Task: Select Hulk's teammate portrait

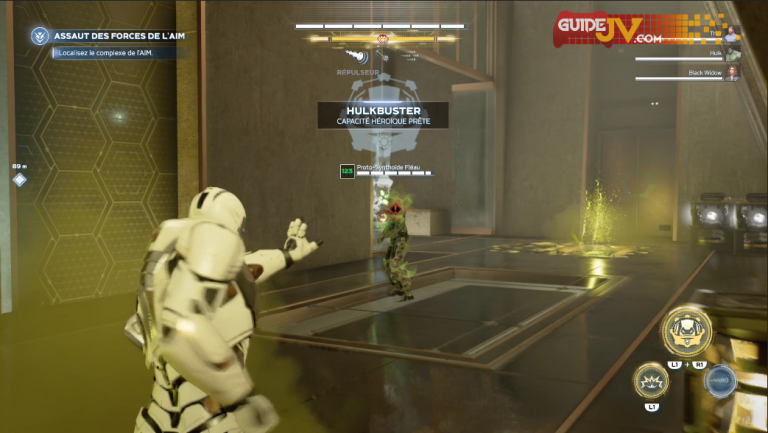Action: [x=733, y=53]
